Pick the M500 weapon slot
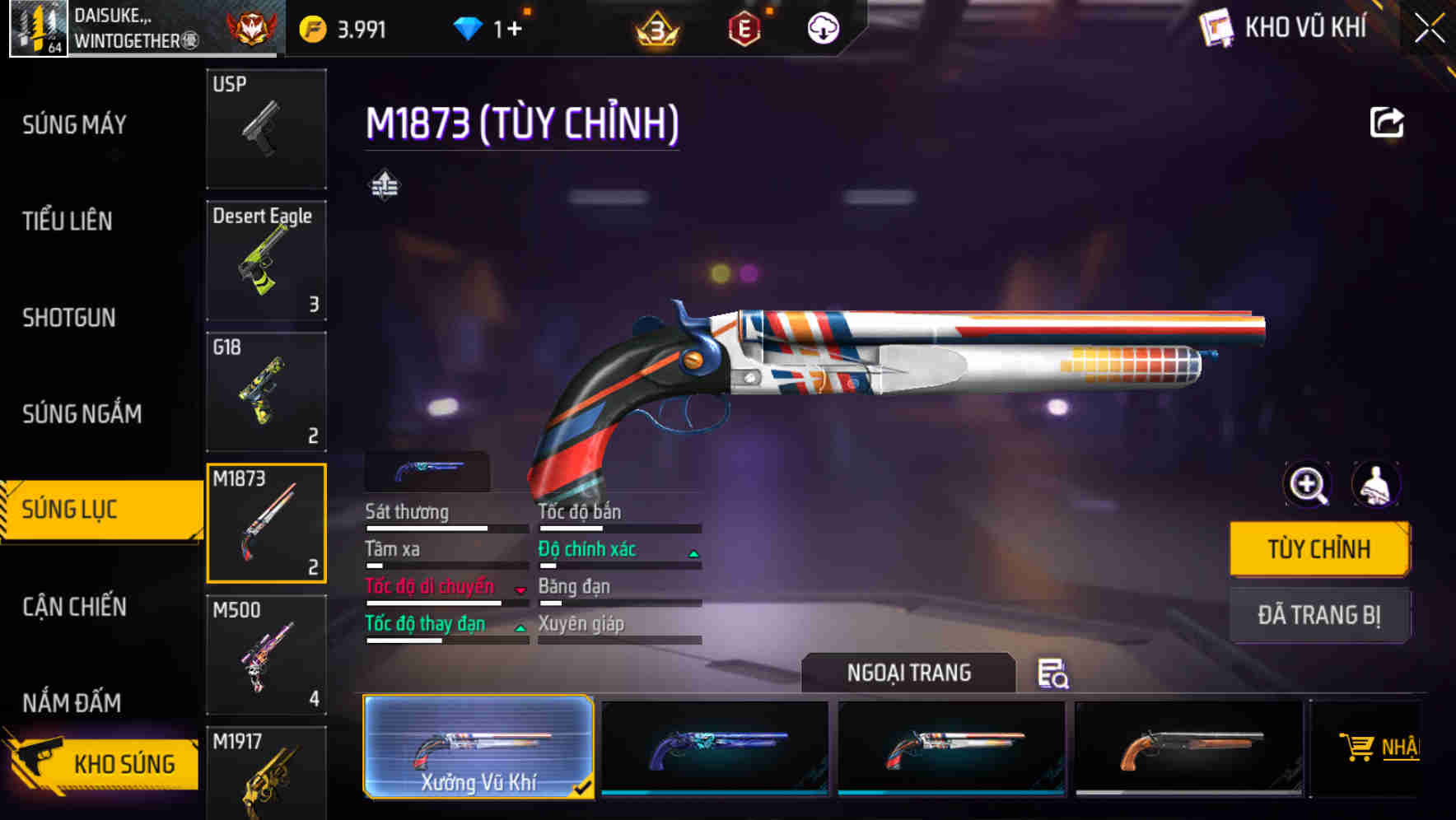Image resolution: width=1456 pixels, height=820 pixels. [266, 655]
